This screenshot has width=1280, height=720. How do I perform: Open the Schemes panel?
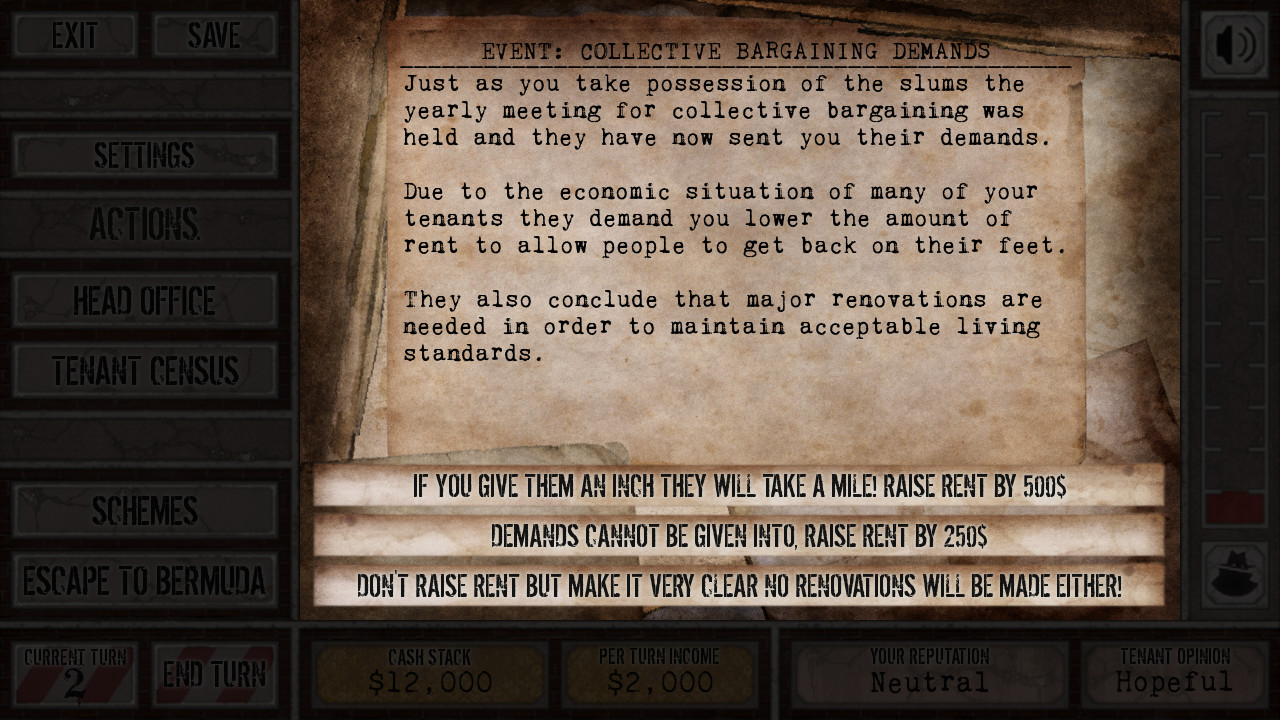[x=146, y=511]
